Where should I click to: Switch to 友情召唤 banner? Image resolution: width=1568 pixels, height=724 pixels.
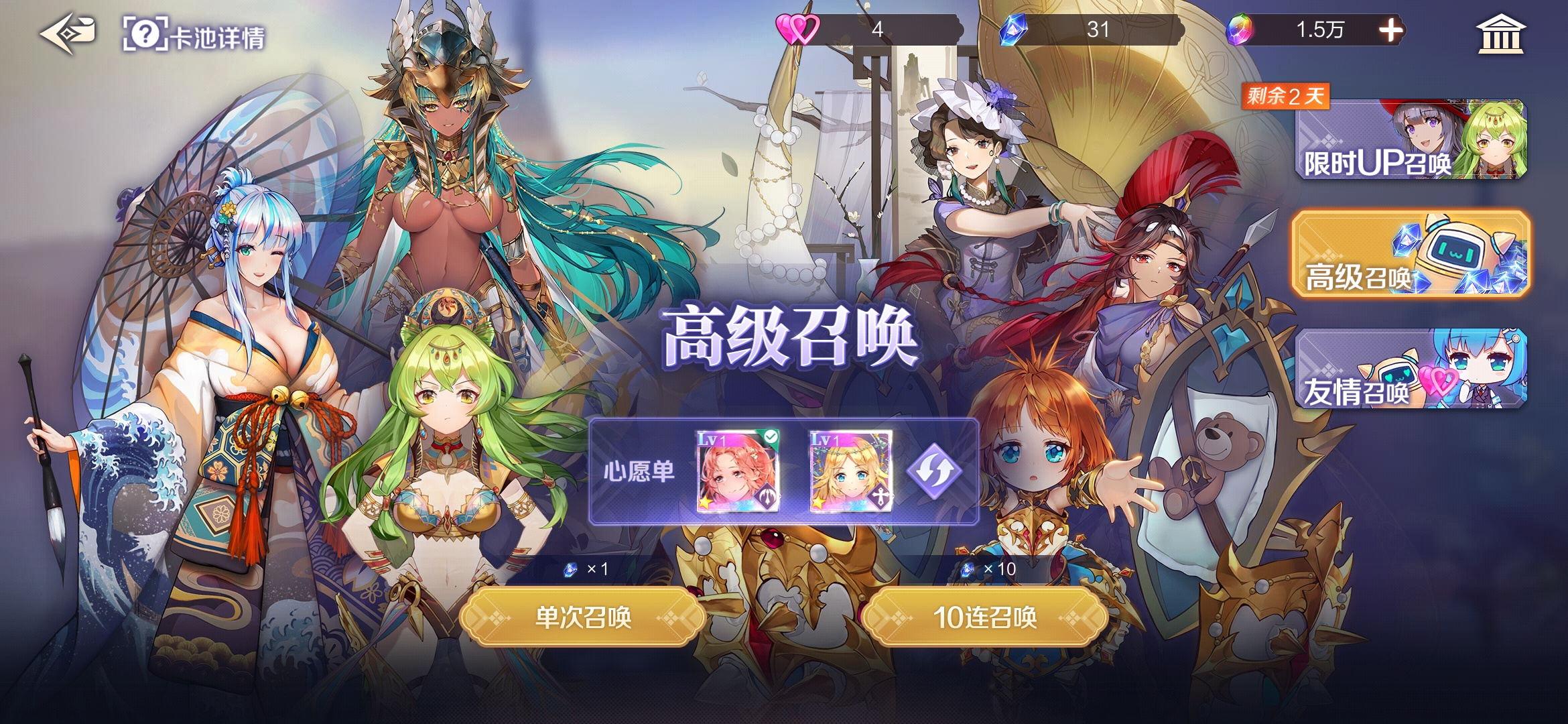1411,371
